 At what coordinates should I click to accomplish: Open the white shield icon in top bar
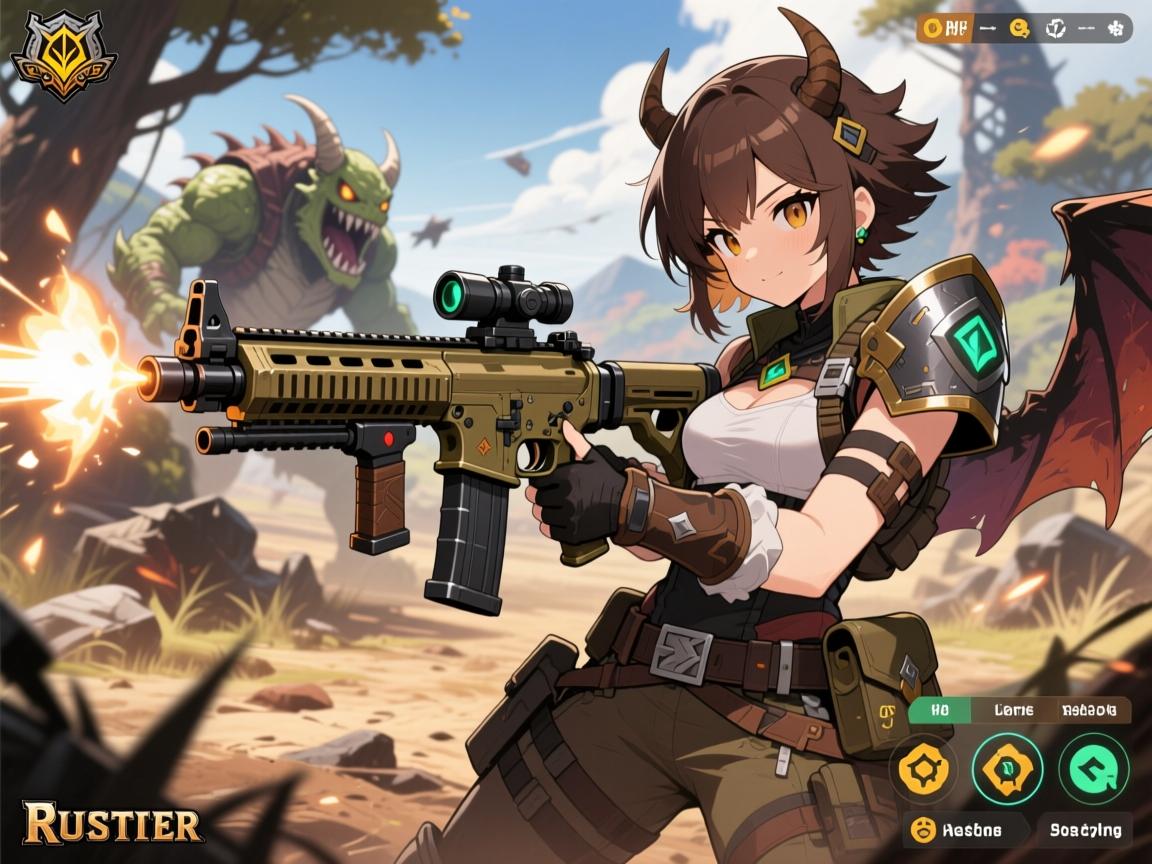[x=1055, y=28]
